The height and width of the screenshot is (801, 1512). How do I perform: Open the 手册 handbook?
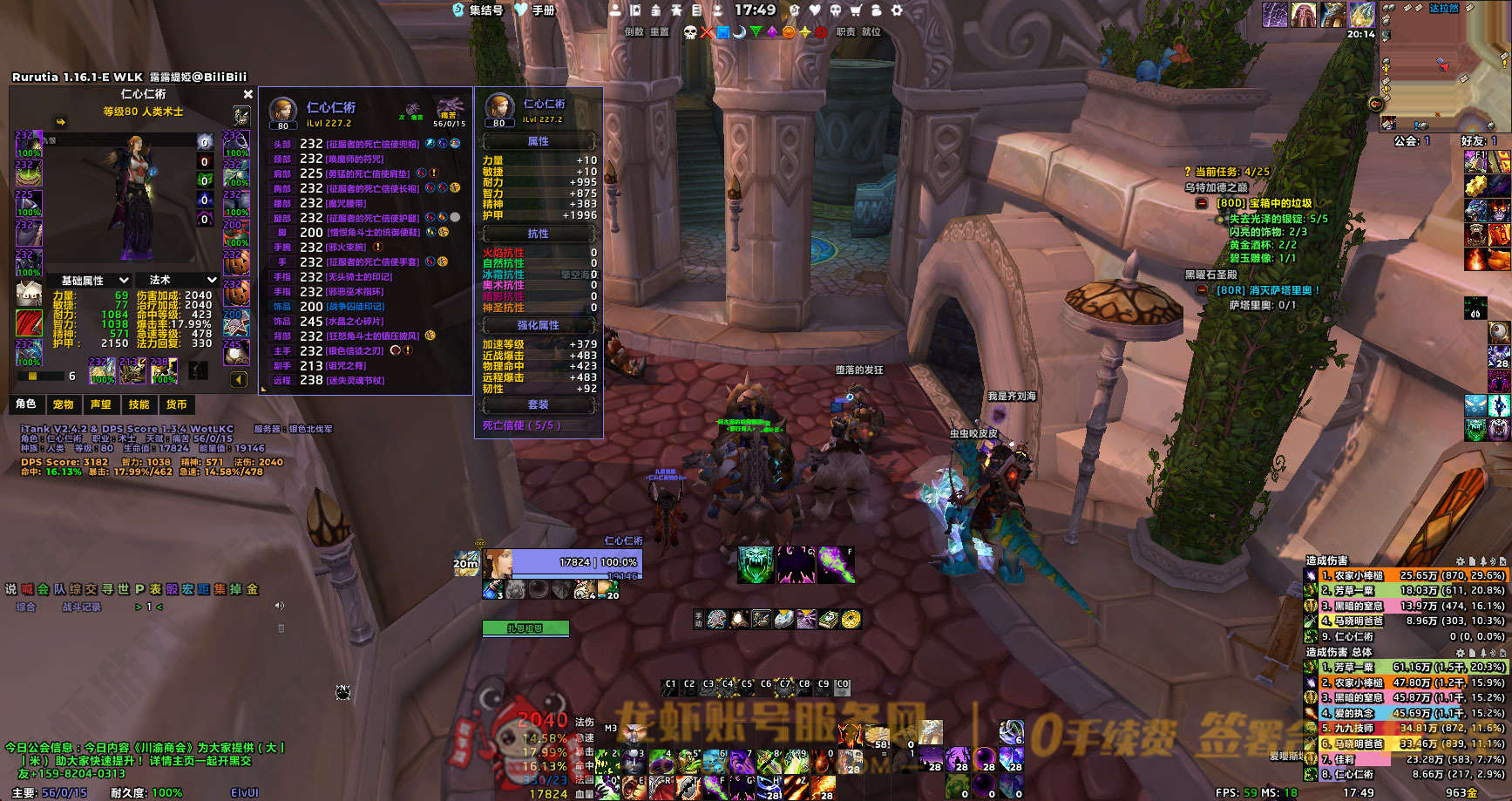535,10
